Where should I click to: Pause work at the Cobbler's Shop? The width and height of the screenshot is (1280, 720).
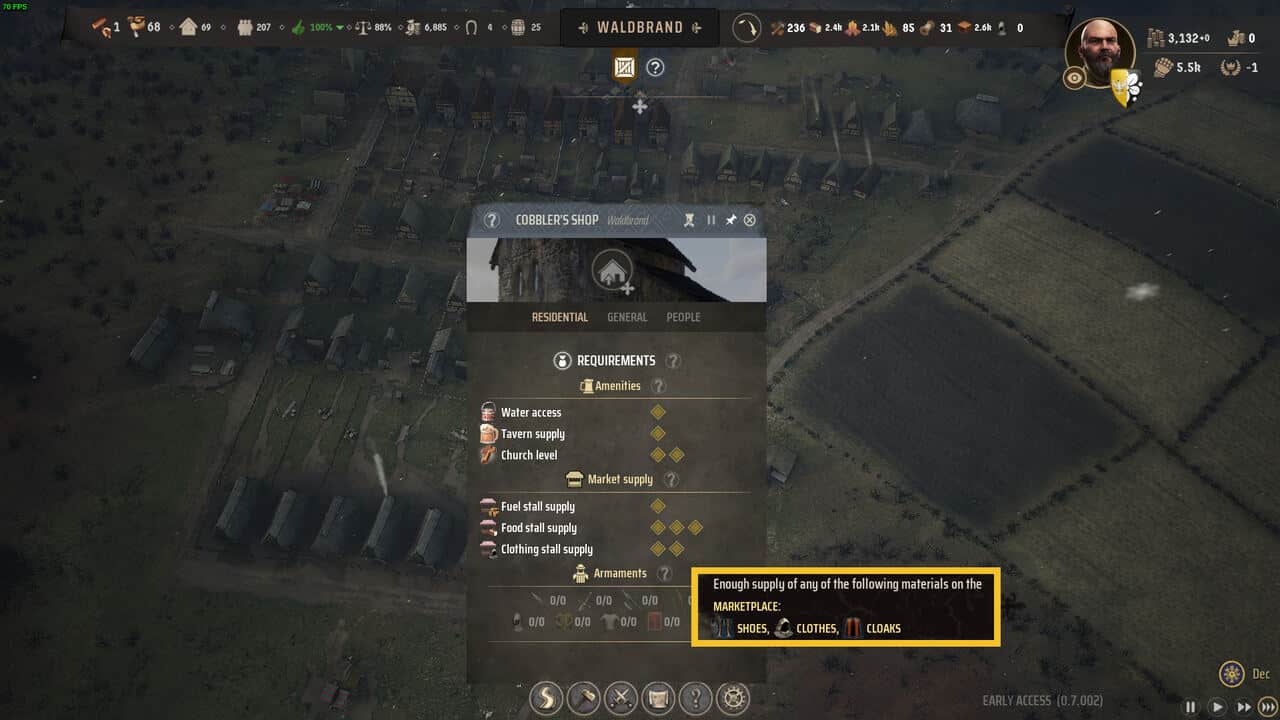(711, 220)
